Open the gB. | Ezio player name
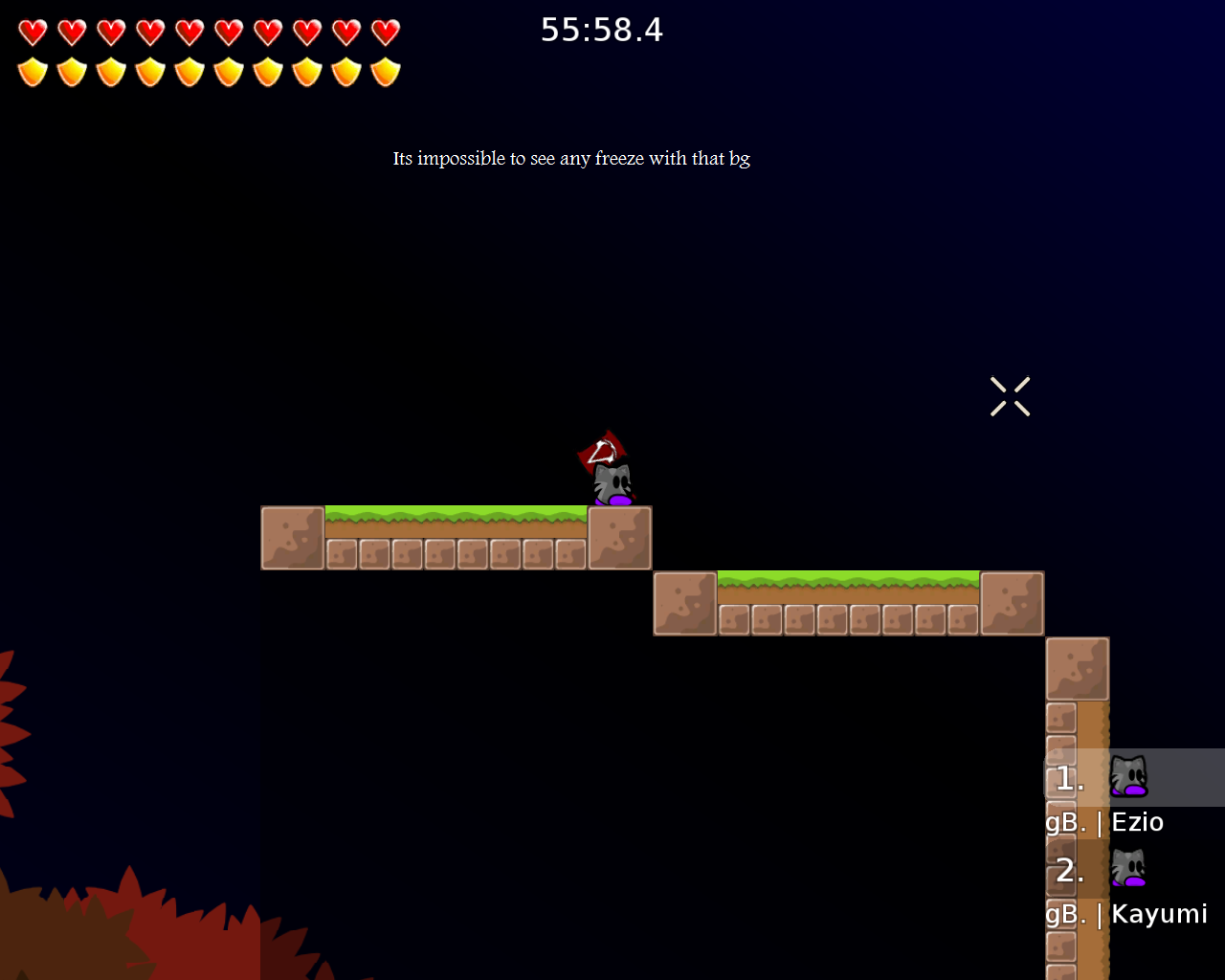The image size is (1225, 980). tap(1103, 821)
